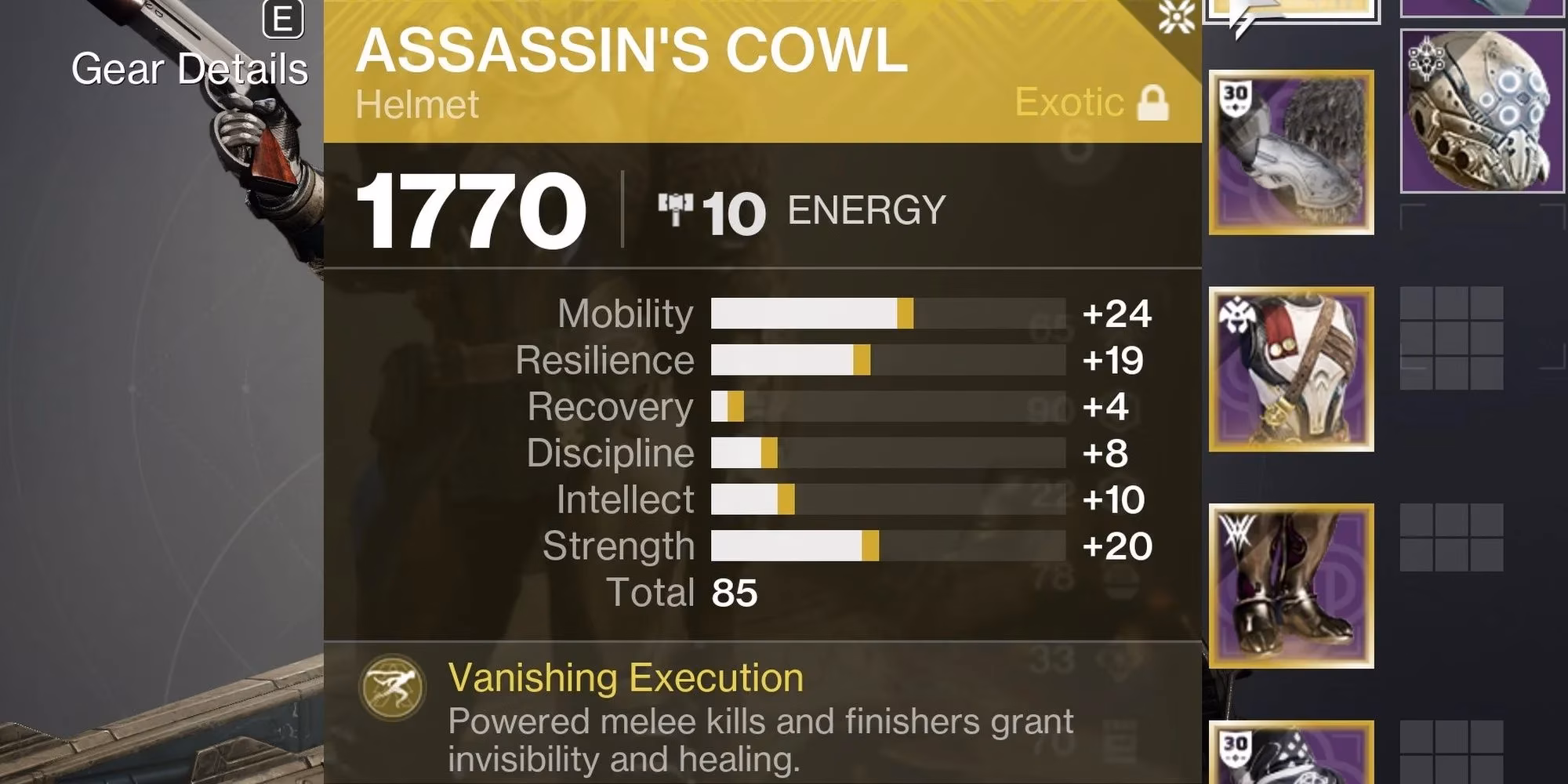1568x784 pixels.
Task: Click the chest armor thumbnail
Action: click(1294, 368)
